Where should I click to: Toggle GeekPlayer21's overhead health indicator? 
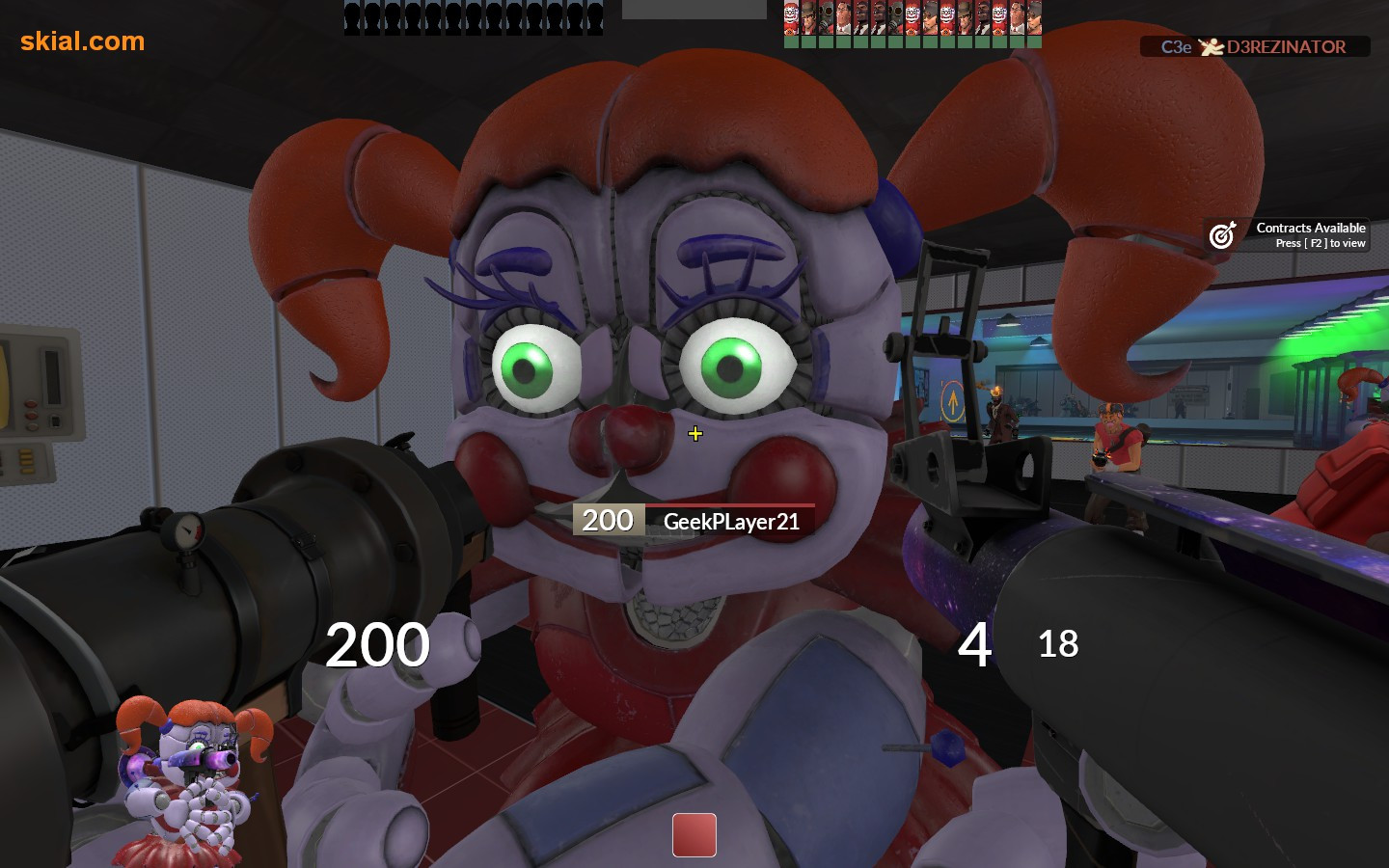coord(609,519)
